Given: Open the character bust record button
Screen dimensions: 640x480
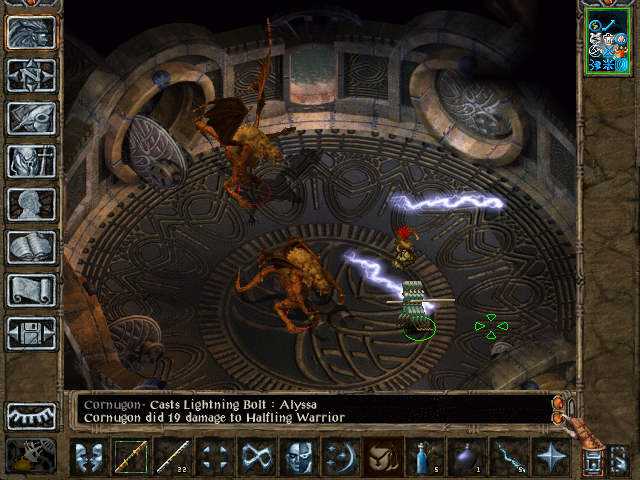Looking at the screenshot, I should (x=32, y=204).
